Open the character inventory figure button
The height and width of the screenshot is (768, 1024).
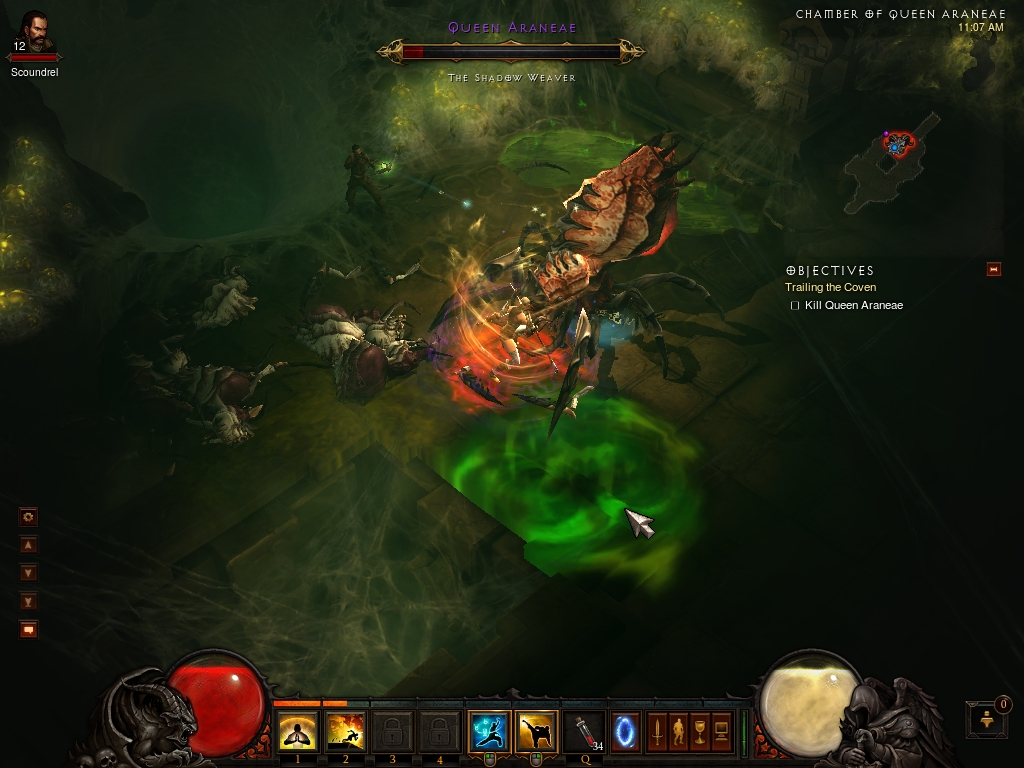(679, 733)
